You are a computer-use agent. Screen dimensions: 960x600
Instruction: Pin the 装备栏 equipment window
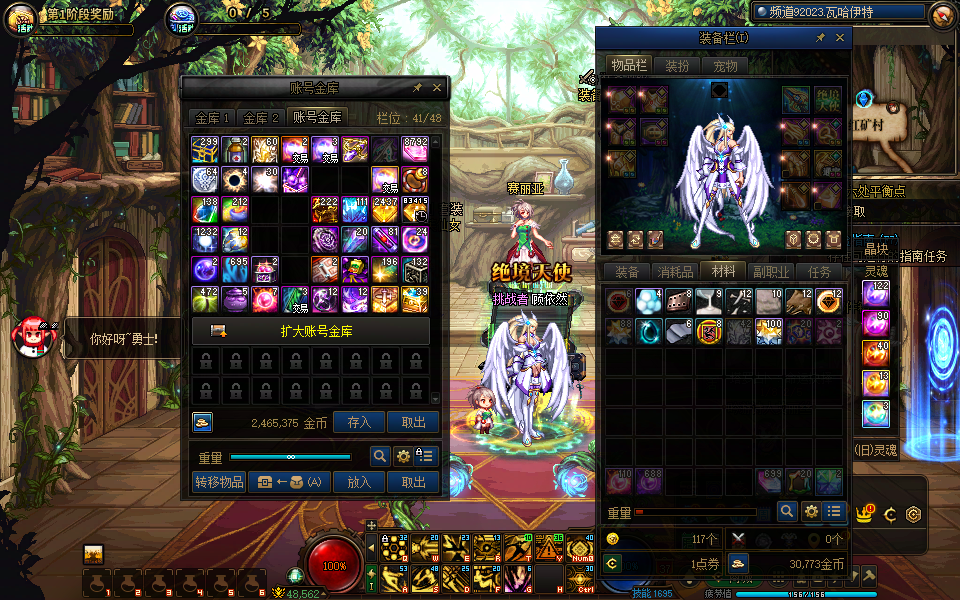[821, 38]
